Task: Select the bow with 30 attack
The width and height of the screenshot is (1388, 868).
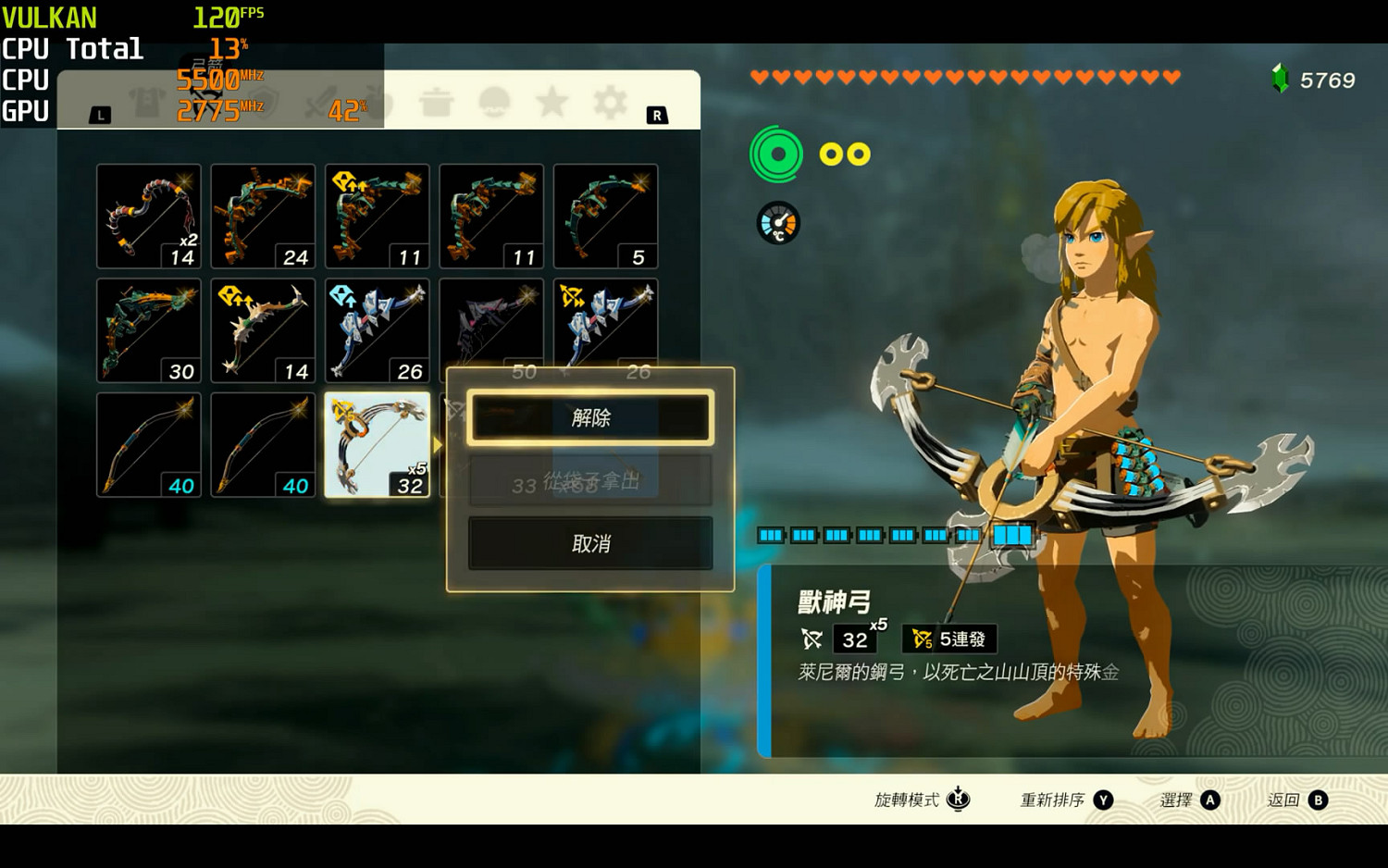Action: coord(149,330)
